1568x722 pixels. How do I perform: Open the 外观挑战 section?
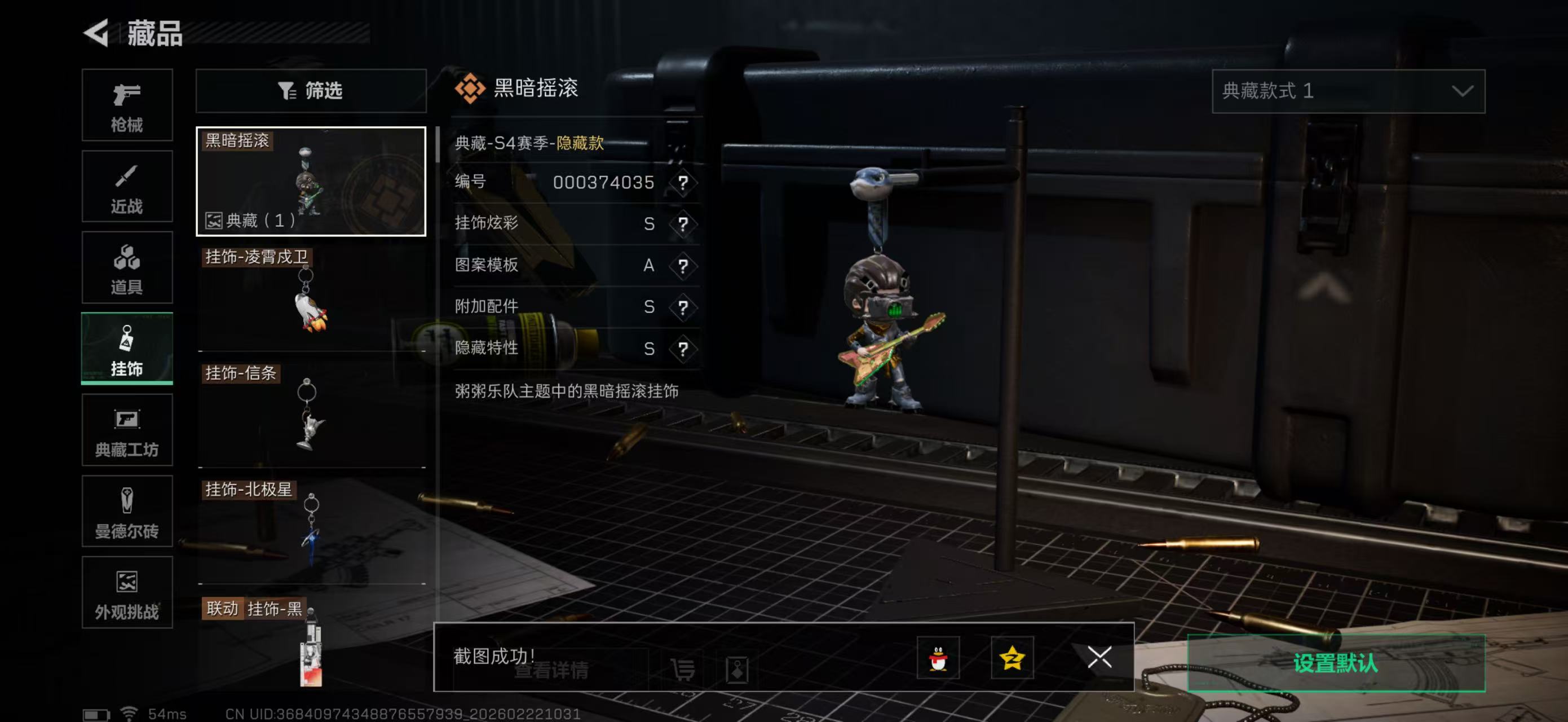[x=127, y=593]
